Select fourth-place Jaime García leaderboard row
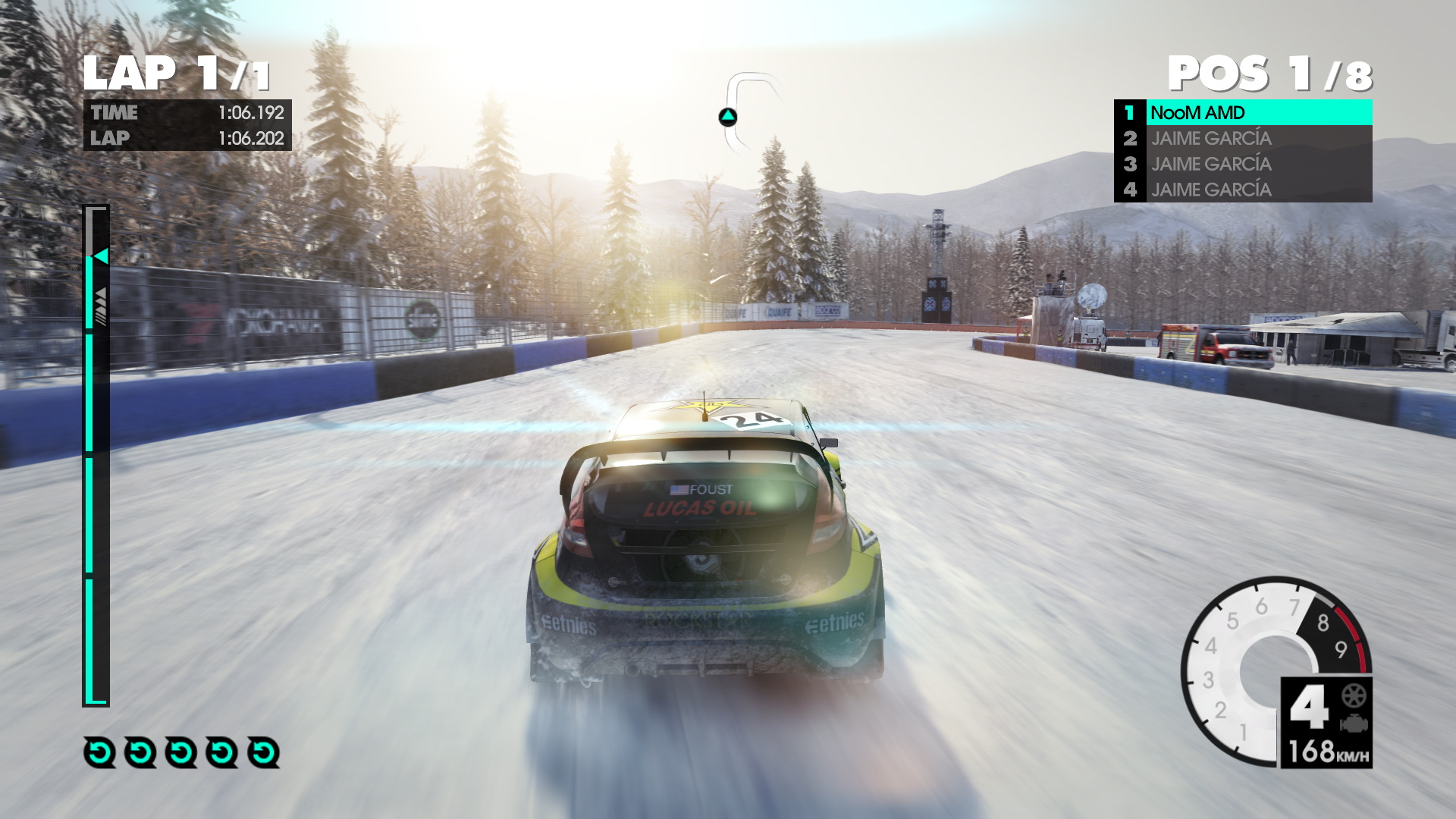Image resolution: width=1456 pixels, height=819 pixels. click(x=1244, y=190)
